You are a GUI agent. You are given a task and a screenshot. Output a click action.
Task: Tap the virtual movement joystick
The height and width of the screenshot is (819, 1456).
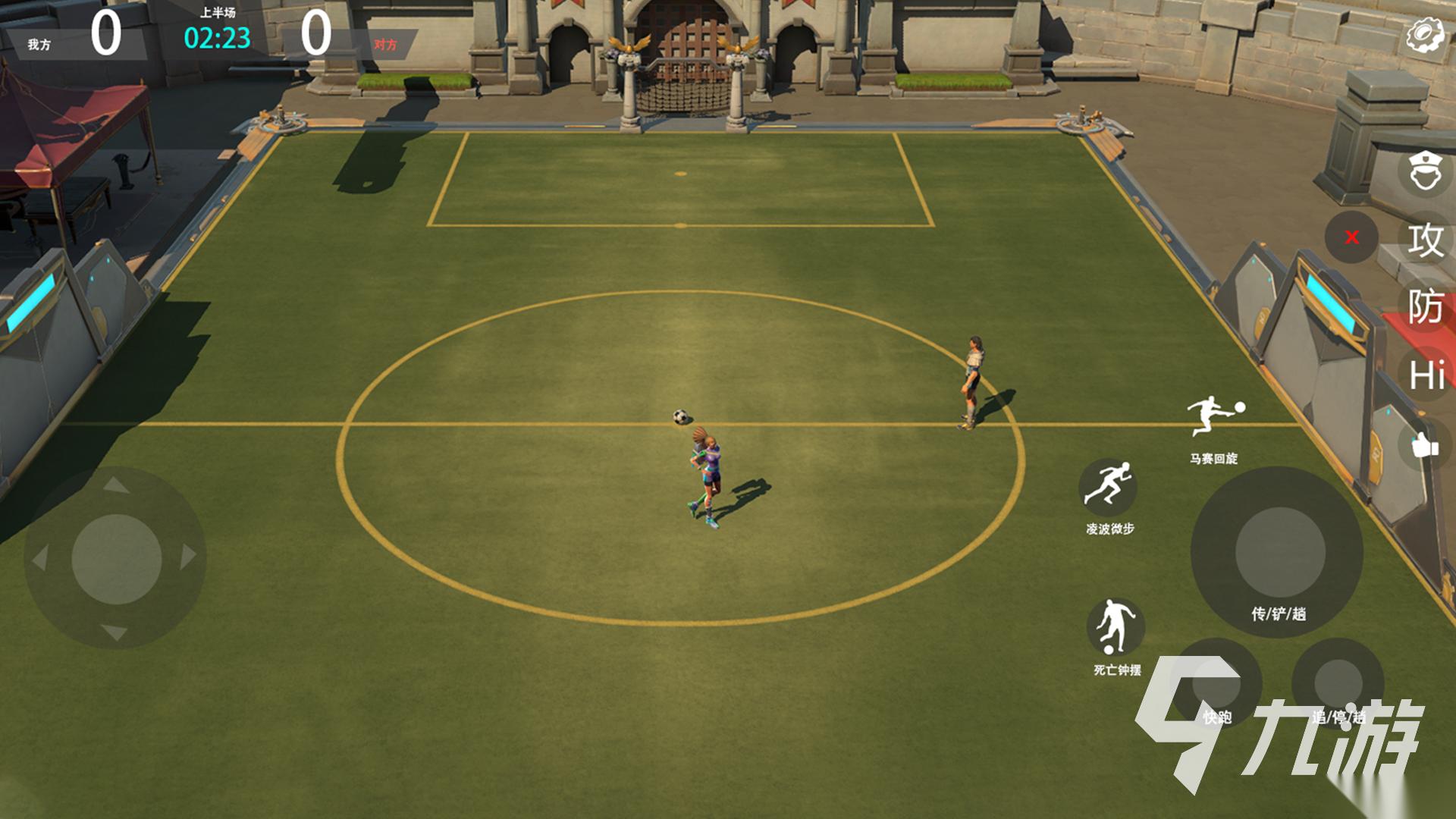click(116, 559)
